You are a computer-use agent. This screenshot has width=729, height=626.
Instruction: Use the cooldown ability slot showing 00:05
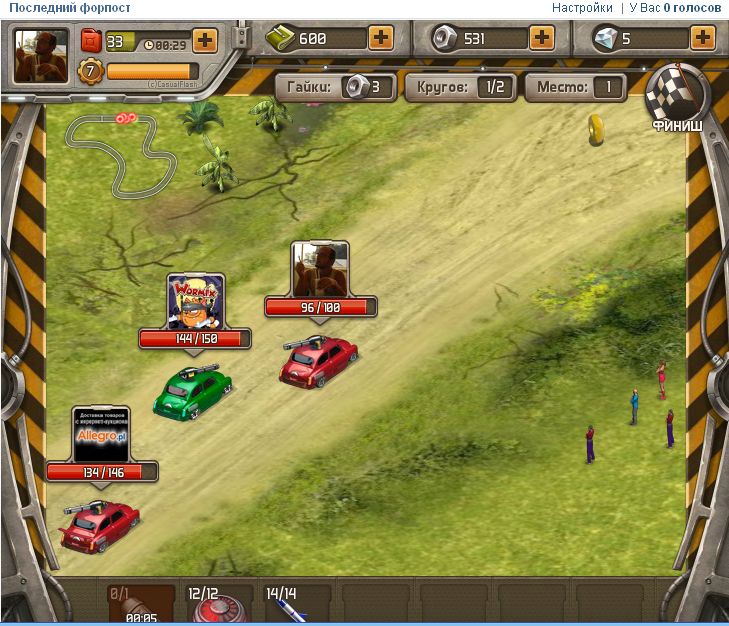pyautogui.click(x=138, y=607)
